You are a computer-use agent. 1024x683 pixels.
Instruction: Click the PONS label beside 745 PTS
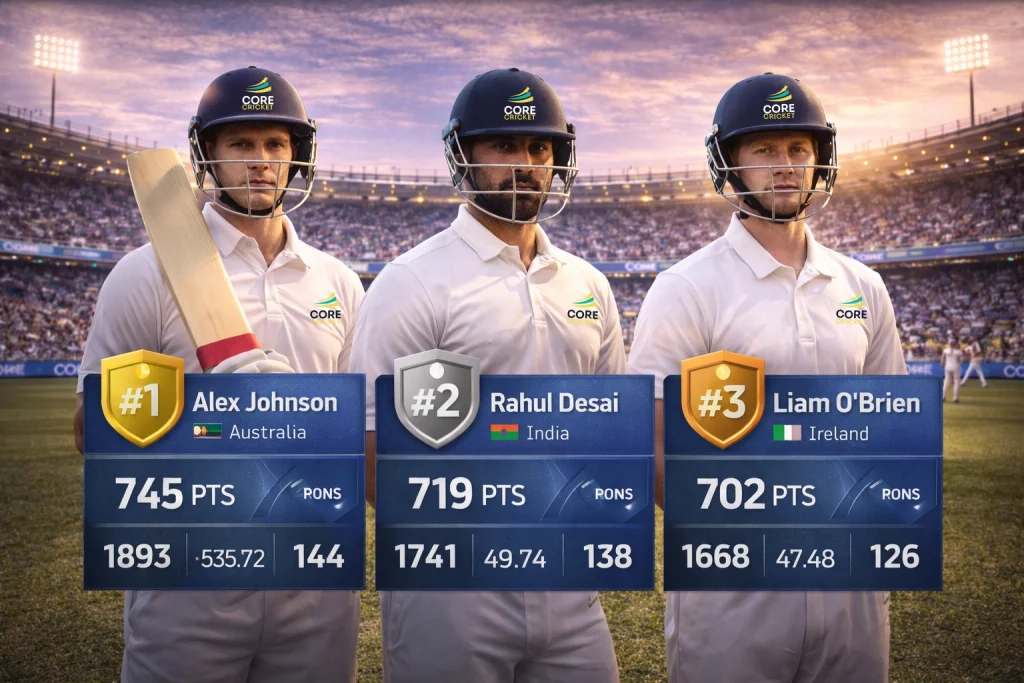pos(322,493)
